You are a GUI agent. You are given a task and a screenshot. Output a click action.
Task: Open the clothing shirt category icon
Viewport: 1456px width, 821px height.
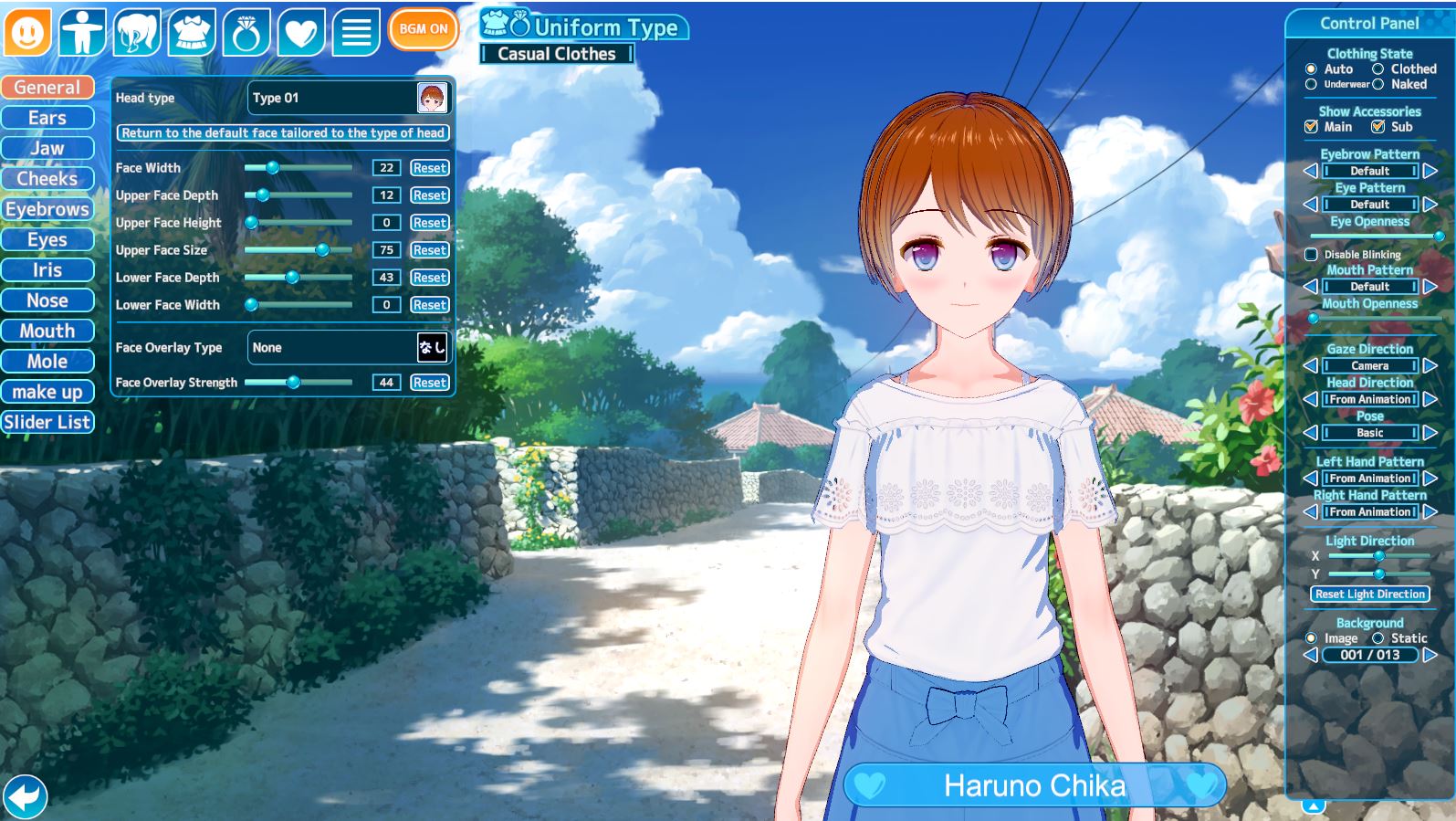(192, 32)
